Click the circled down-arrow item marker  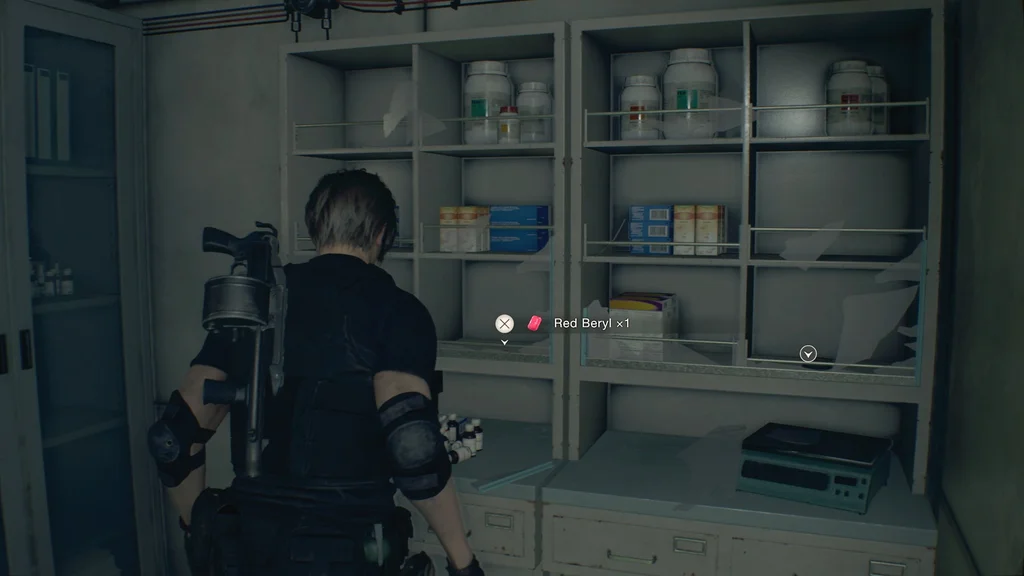[808, 353]
